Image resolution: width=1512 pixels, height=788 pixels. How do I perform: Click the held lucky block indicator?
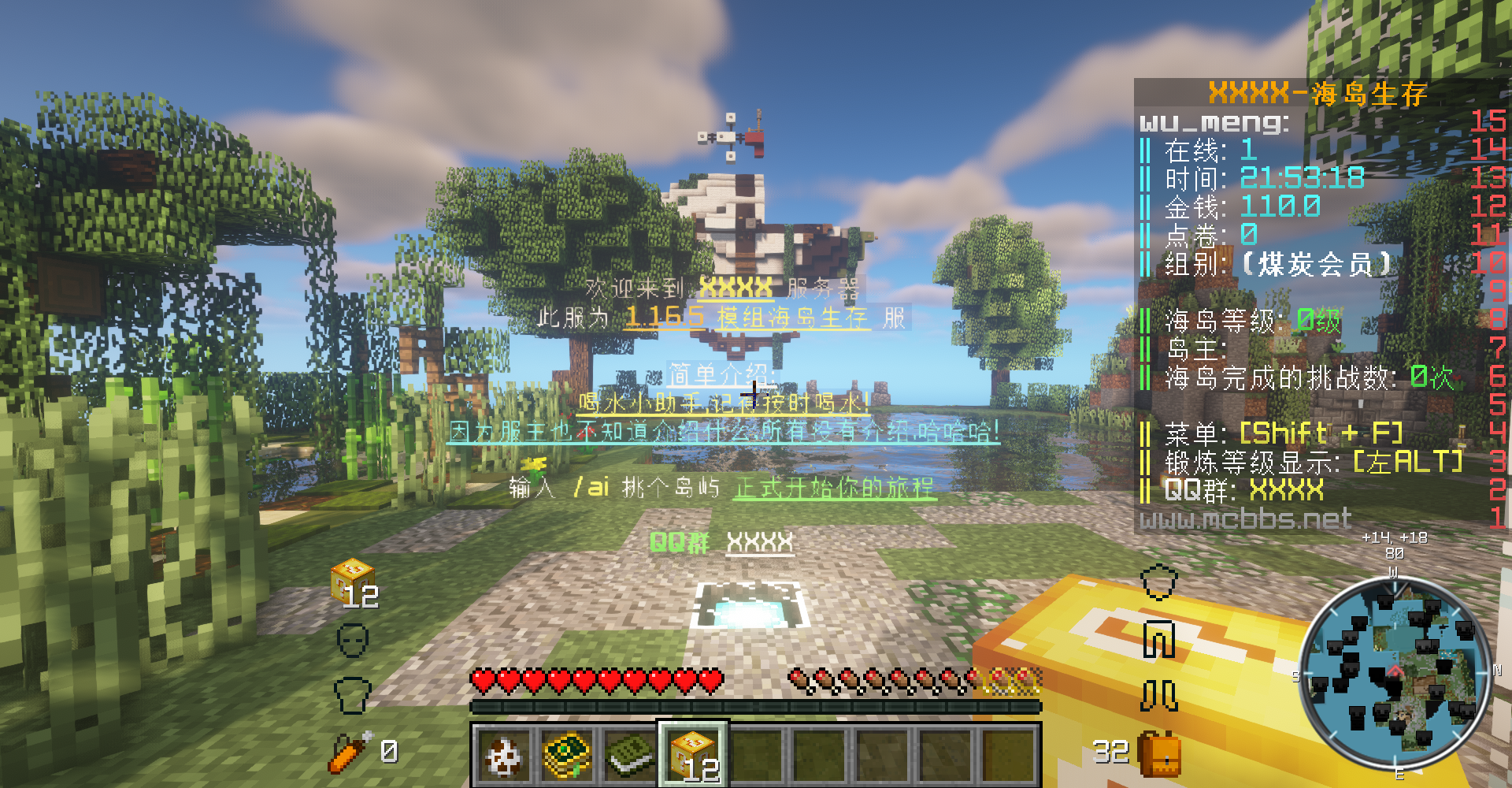click(x=353, y=582)
